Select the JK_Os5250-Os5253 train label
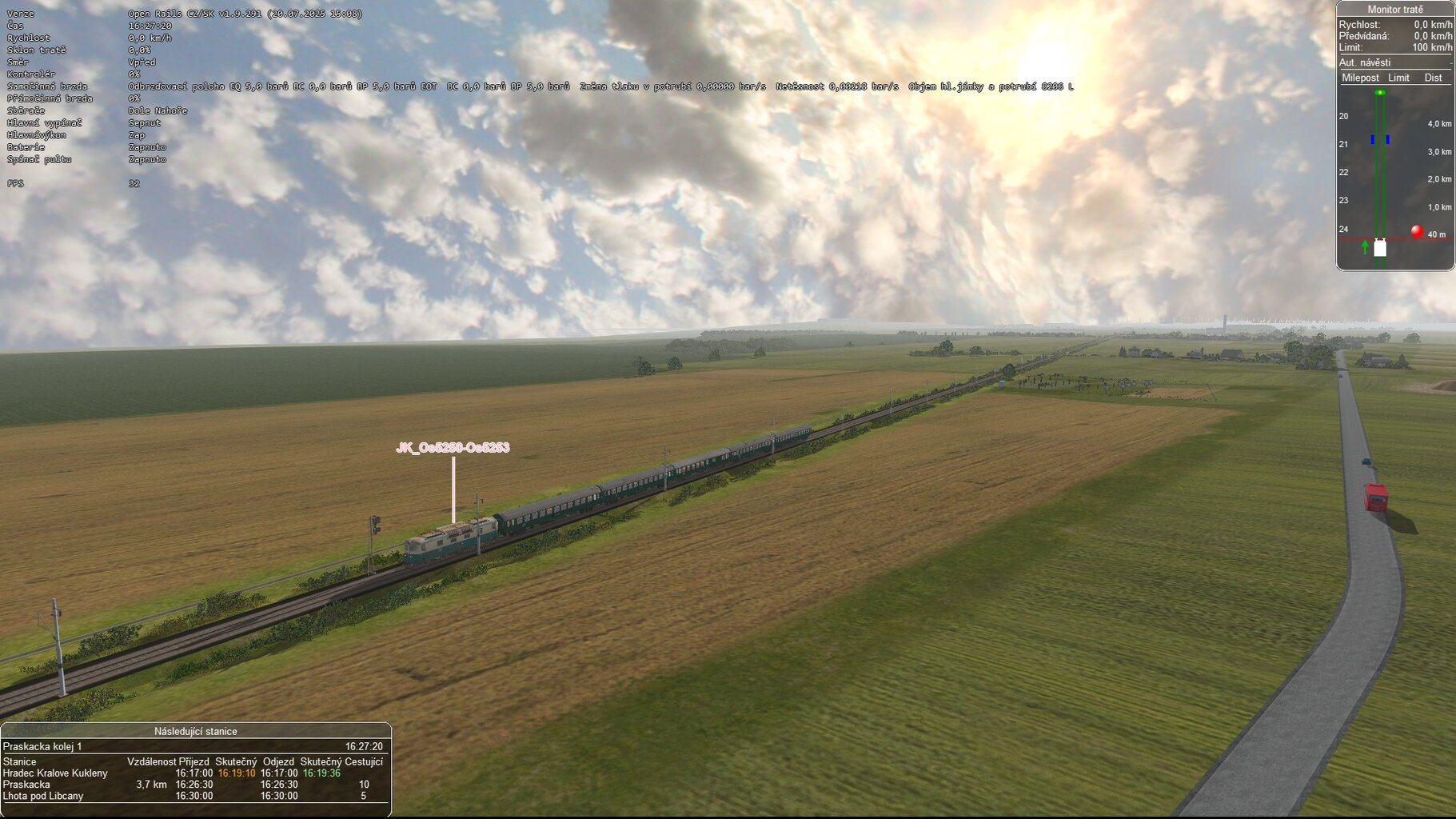This screenshot has width=1456, height=819. click(x=453, y=448)
